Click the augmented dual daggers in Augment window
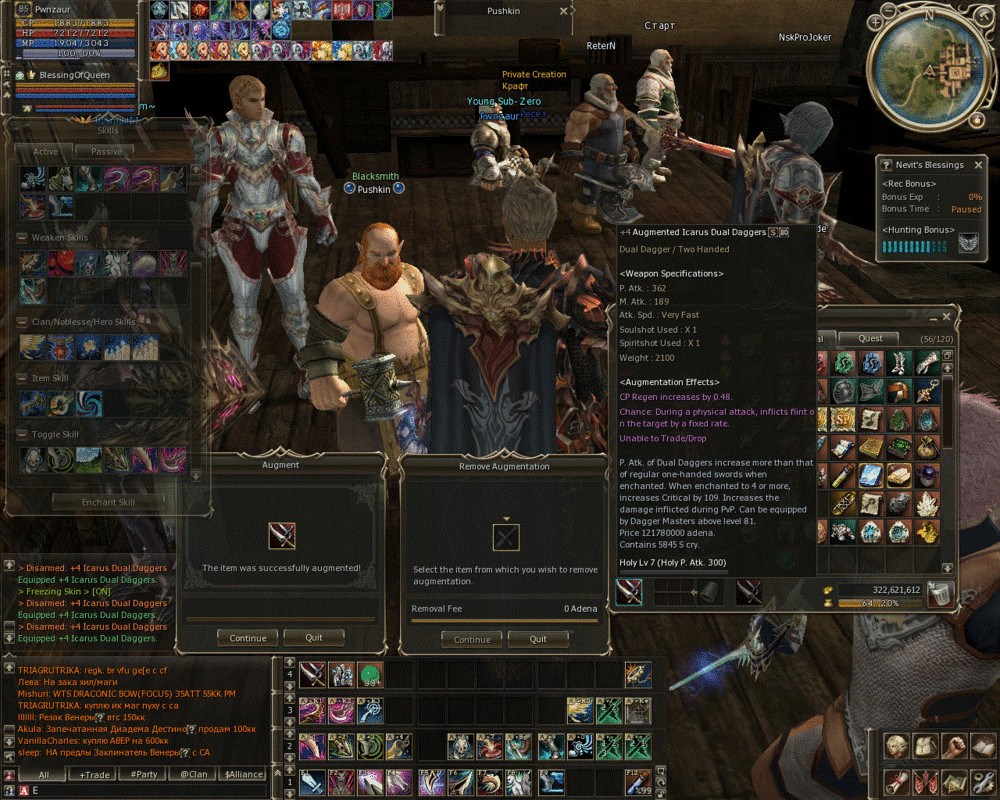 (x=282, y=535)
